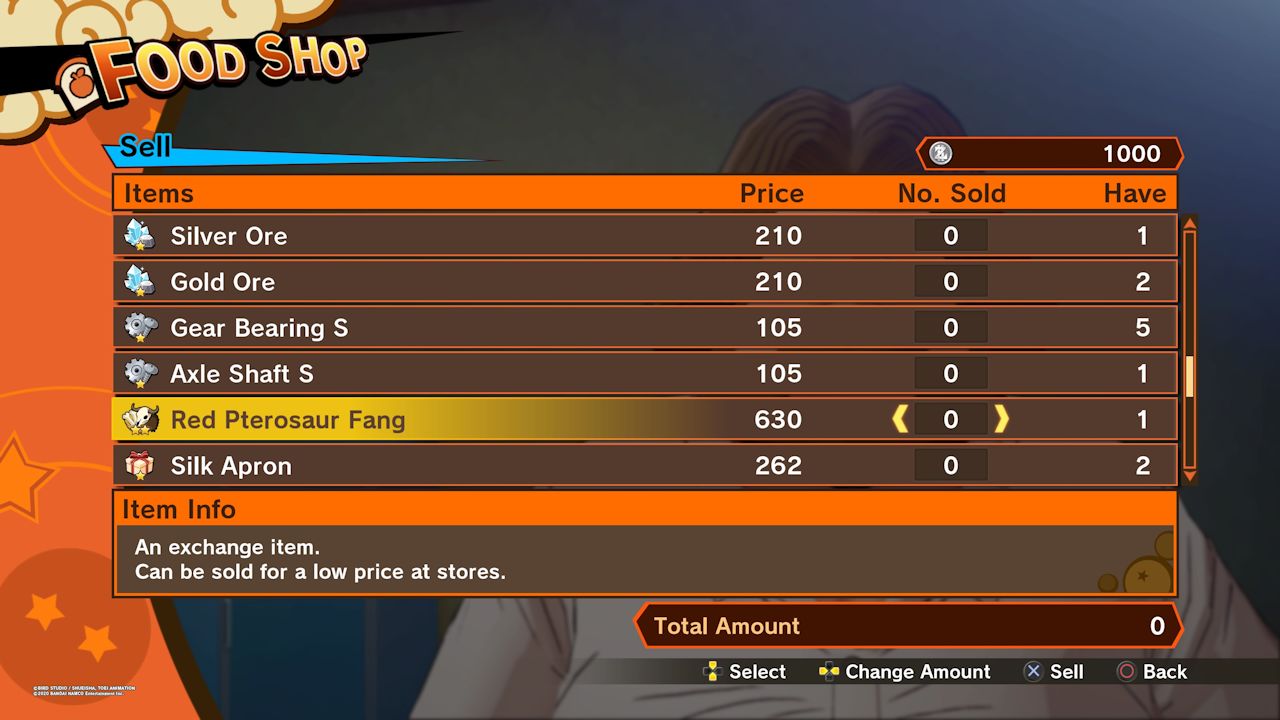Select the Axle Shaft S gear icon
The height and width of the screenshot is (720, 1280).
tap(140, 373)
